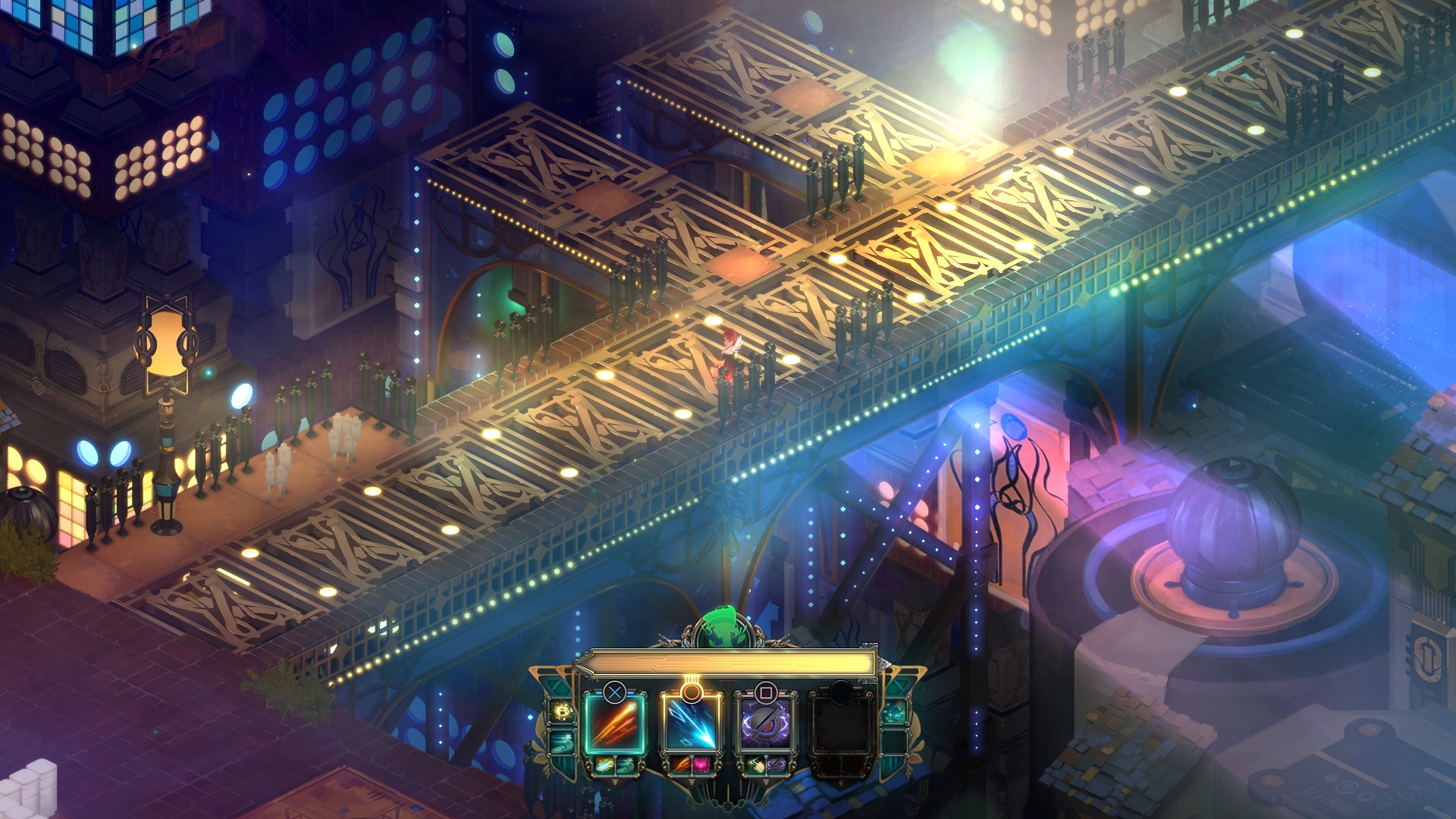This screenshot has width=1456, height=819.
Task: Choose green swirl upgrade under orange ability
Action: pos(624,765)
